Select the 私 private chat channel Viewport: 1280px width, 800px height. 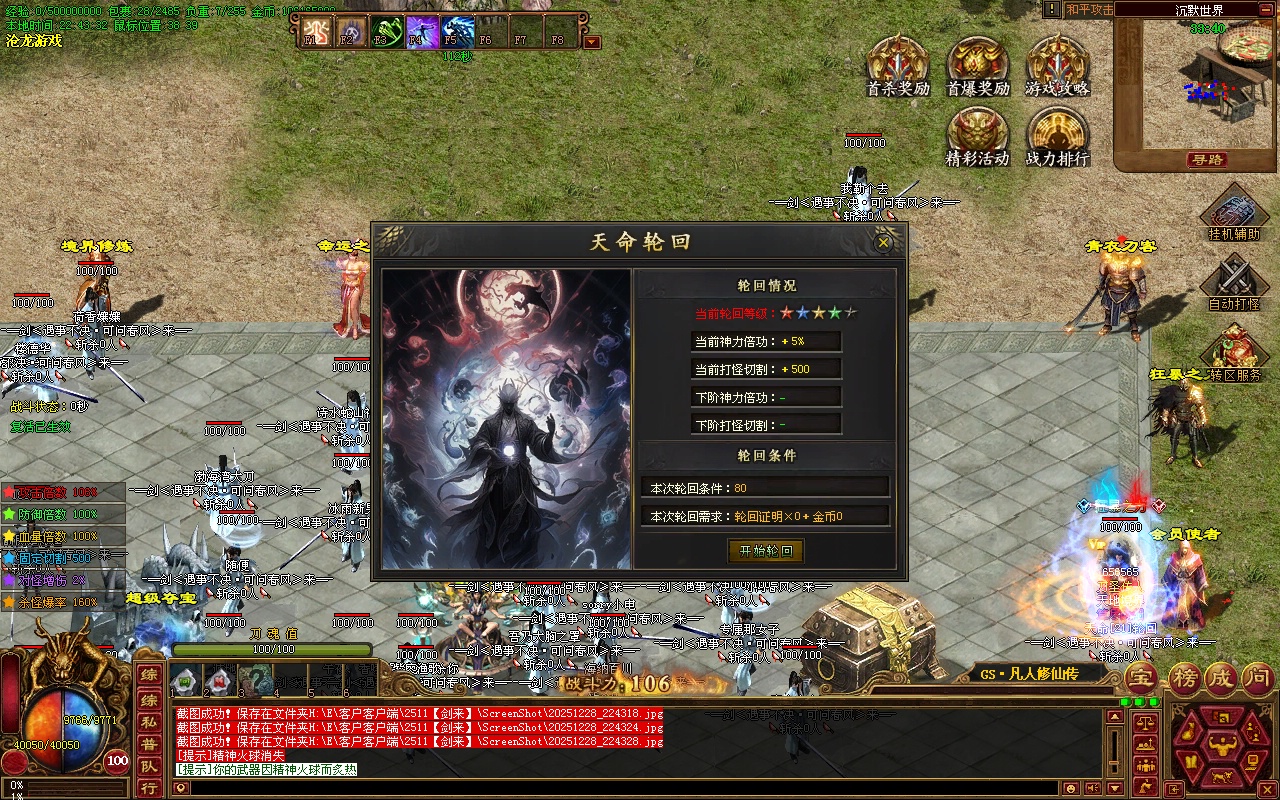[x=148, y=720]
